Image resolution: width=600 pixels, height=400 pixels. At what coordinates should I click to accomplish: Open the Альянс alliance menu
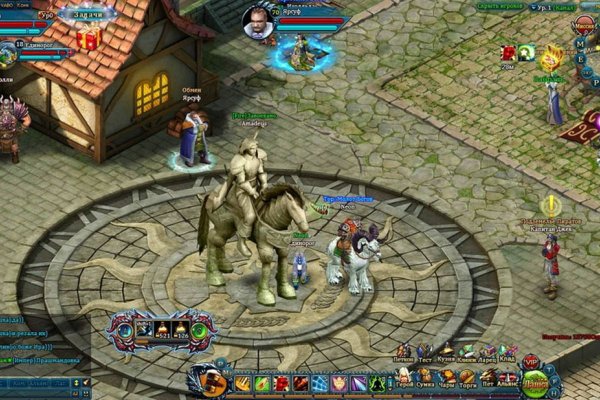point(508,378)
